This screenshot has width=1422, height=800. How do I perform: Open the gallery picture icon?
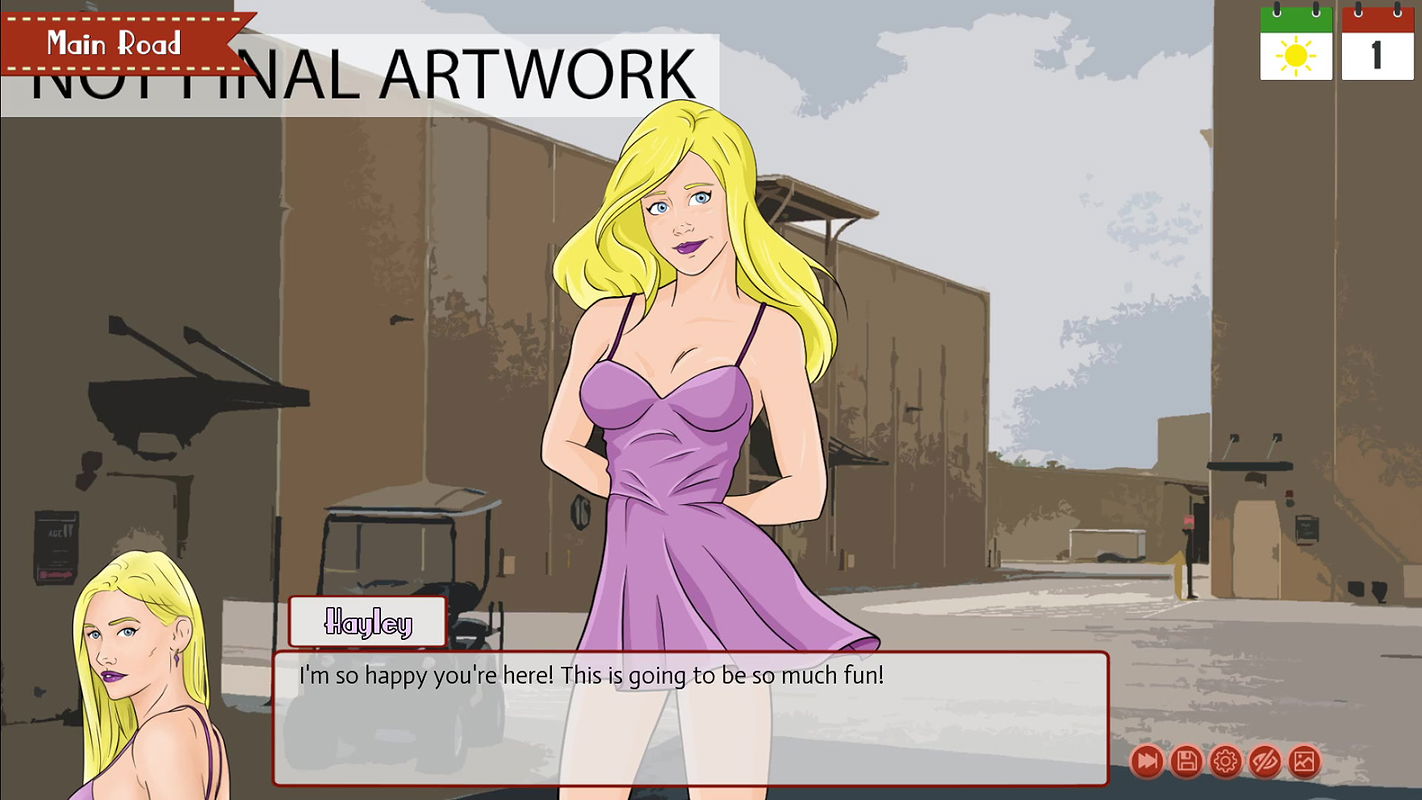click(1303, 762)
